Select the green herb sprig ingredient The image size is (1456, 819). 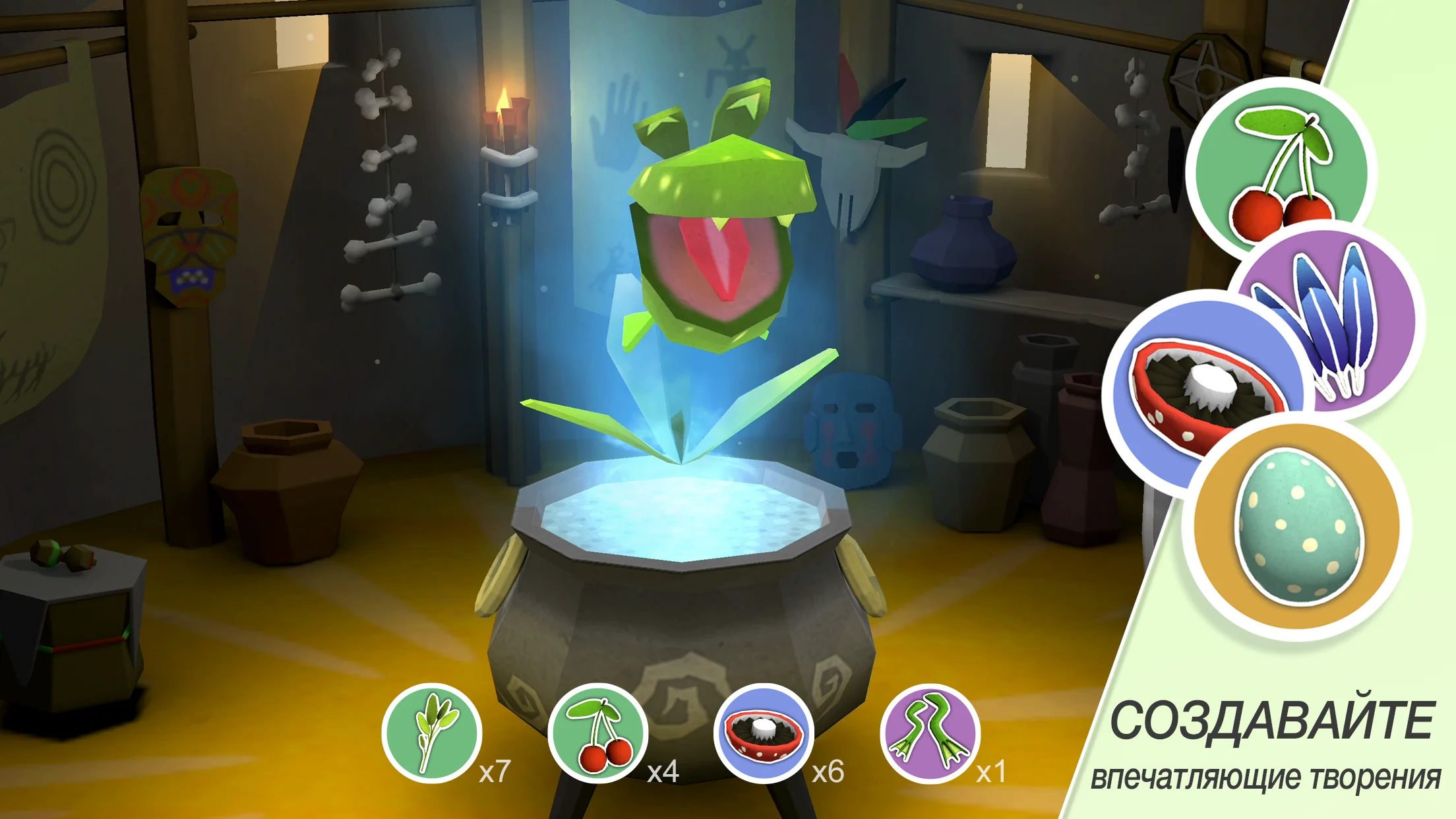[x=432, y=733]
